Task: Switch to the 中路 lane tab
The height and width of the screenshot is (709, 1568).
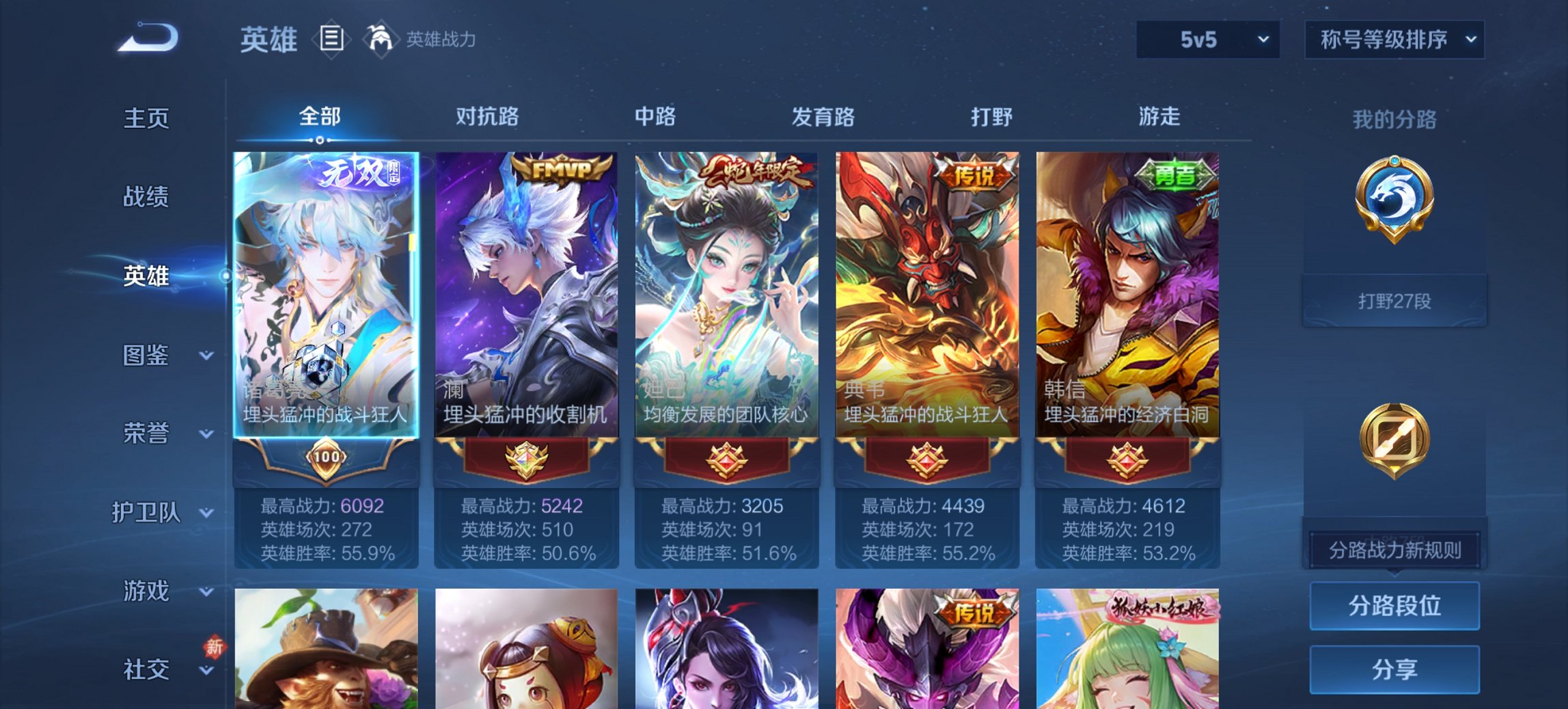Action: click(x=654, y=116)
